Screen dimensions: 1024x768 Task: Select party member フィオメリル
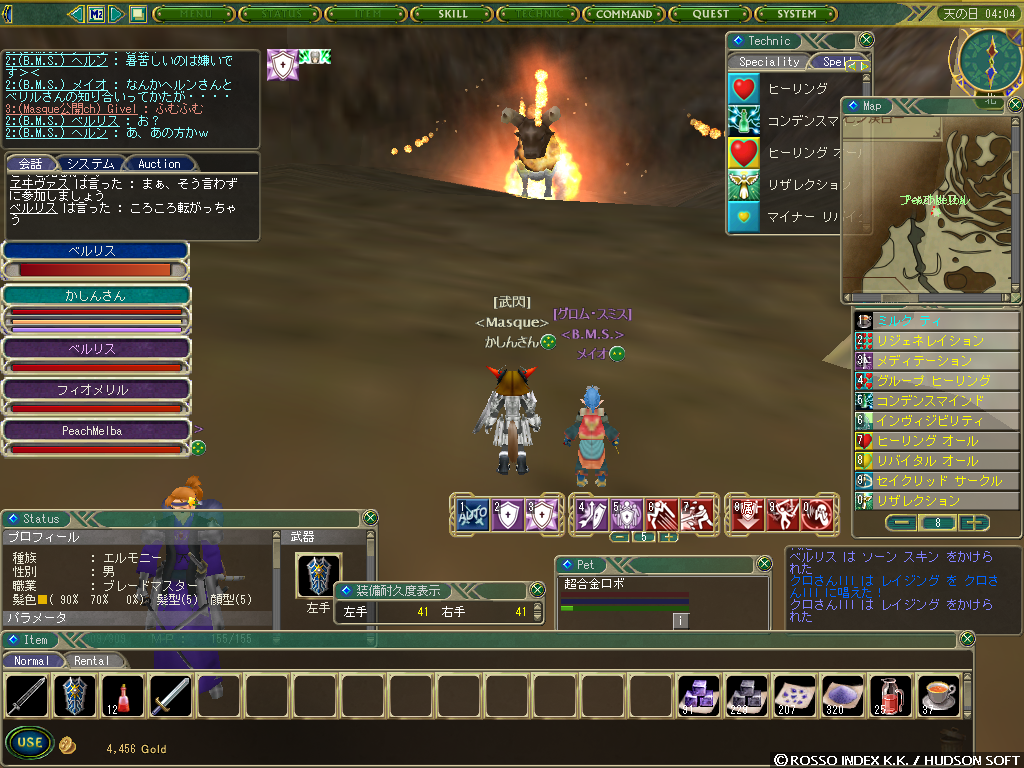tap(95, 390)
